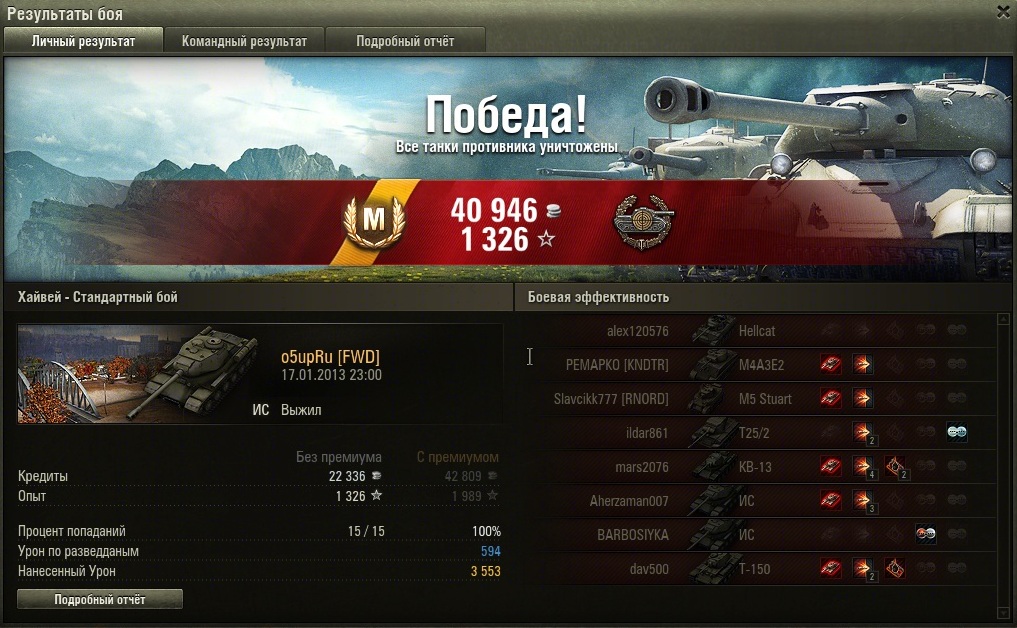Click scroll-up arrow of effectiveness list
Screen dimensions: 1017x628
1003,320
